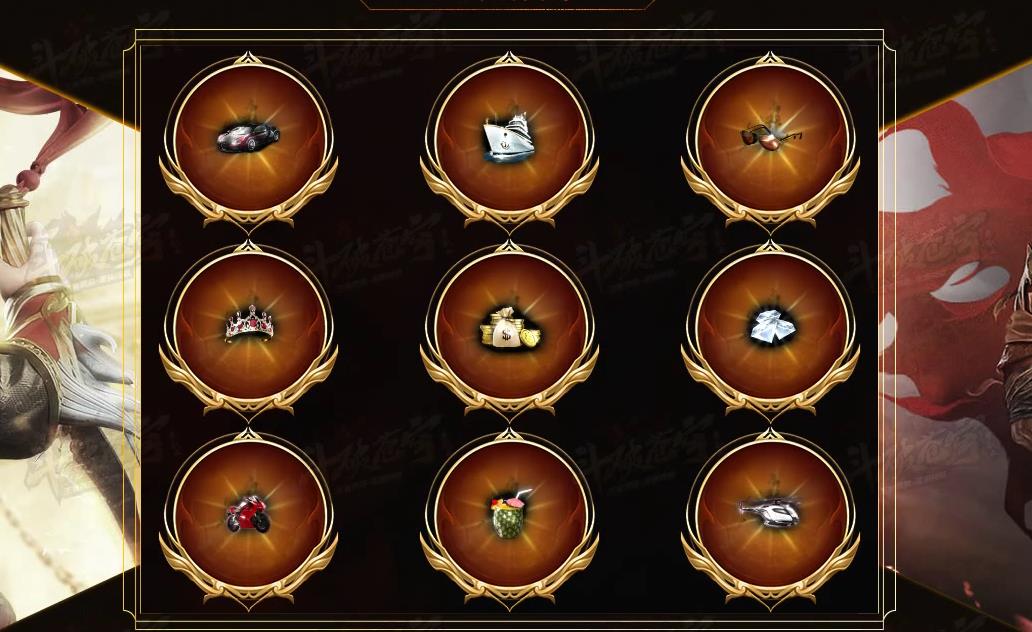The height and width of the screenshot is (632, 1032).
Task: Pick the sunglasses reward icon
Action: [770, 138]
